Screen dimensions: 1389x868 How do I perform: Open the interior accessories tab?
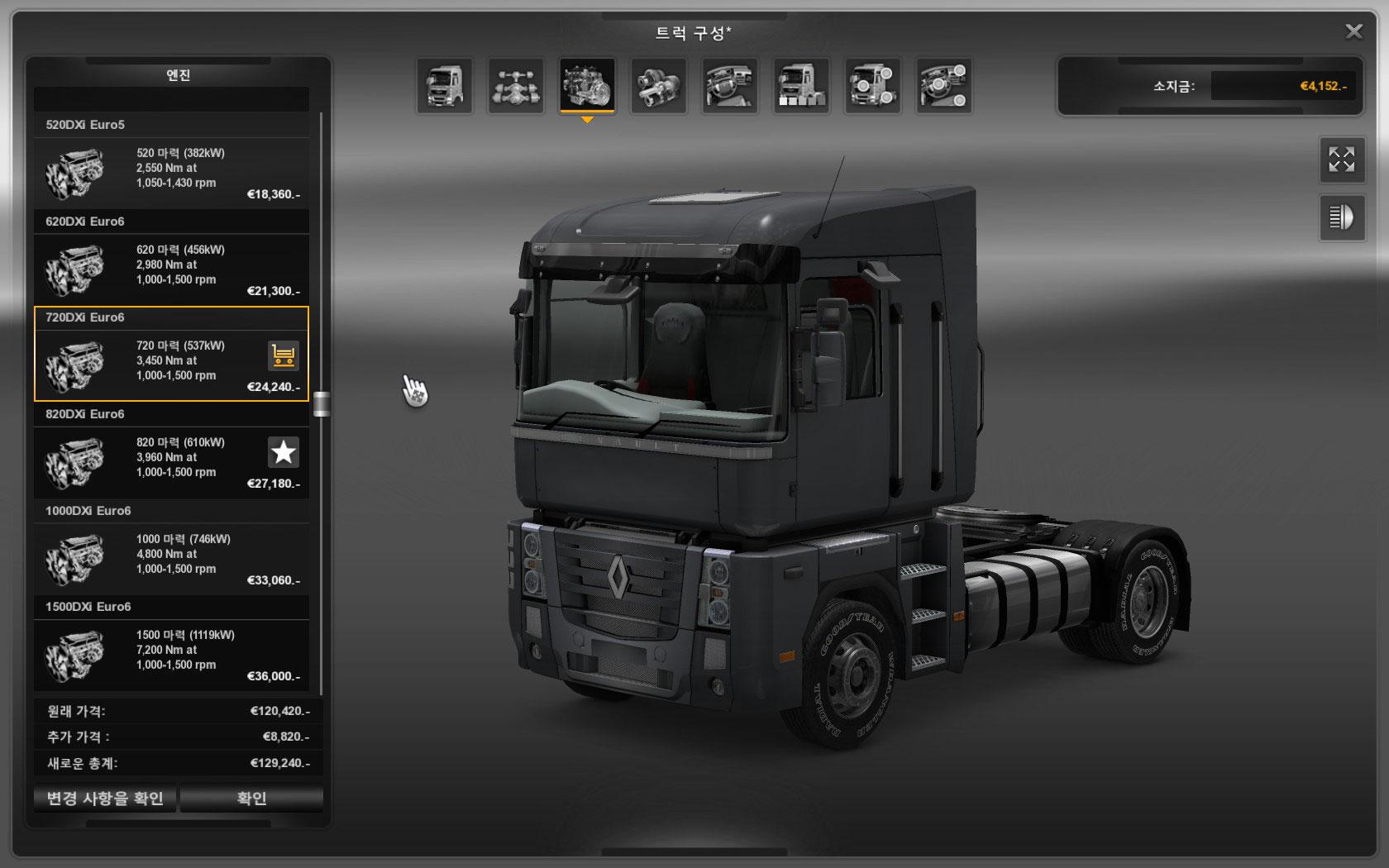tap(944, 85)
